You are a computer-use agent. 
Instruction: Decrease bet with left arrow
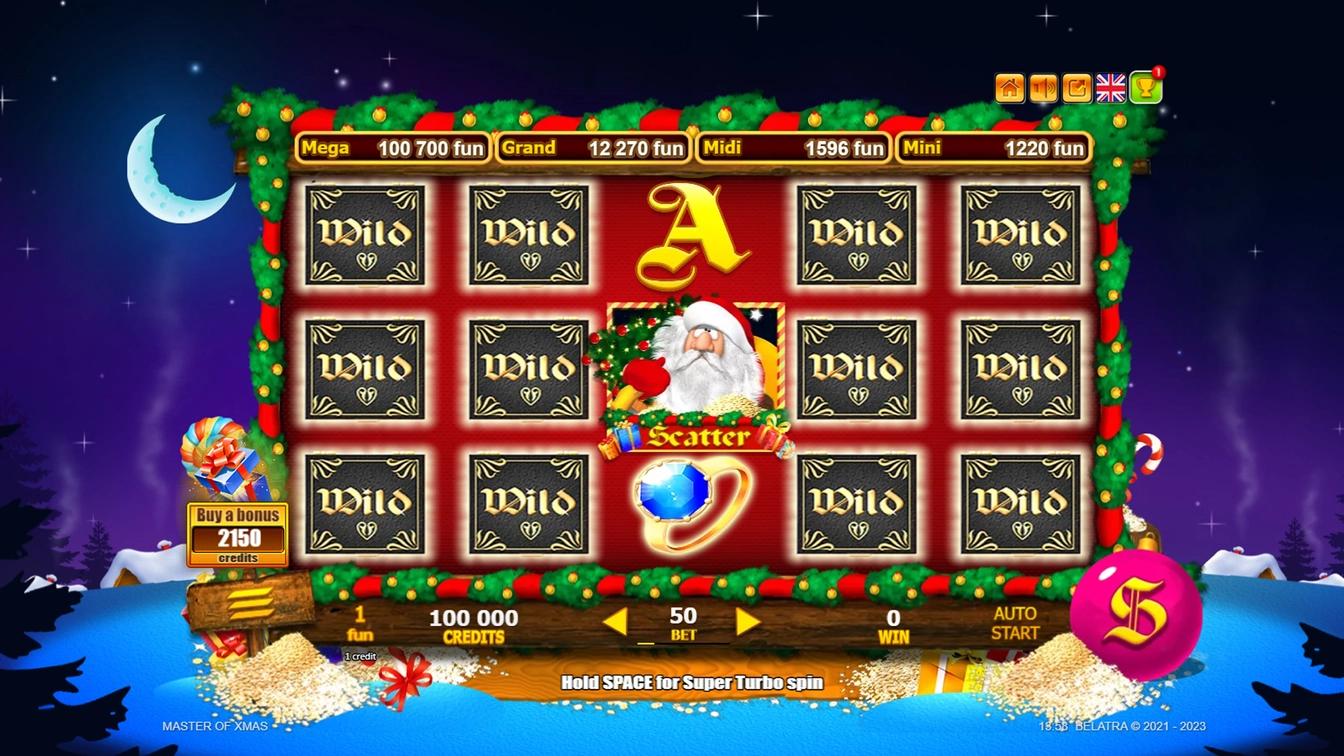tap(617, 620)
